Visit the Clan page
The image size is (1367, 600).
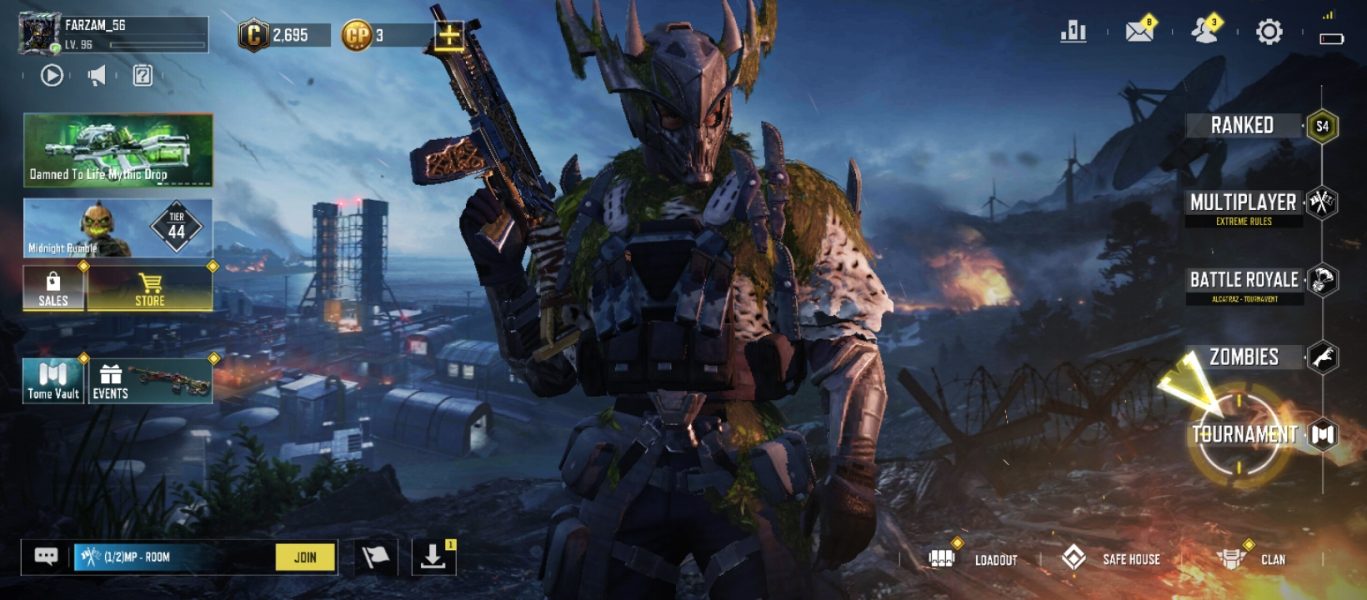coord(1252,559)
